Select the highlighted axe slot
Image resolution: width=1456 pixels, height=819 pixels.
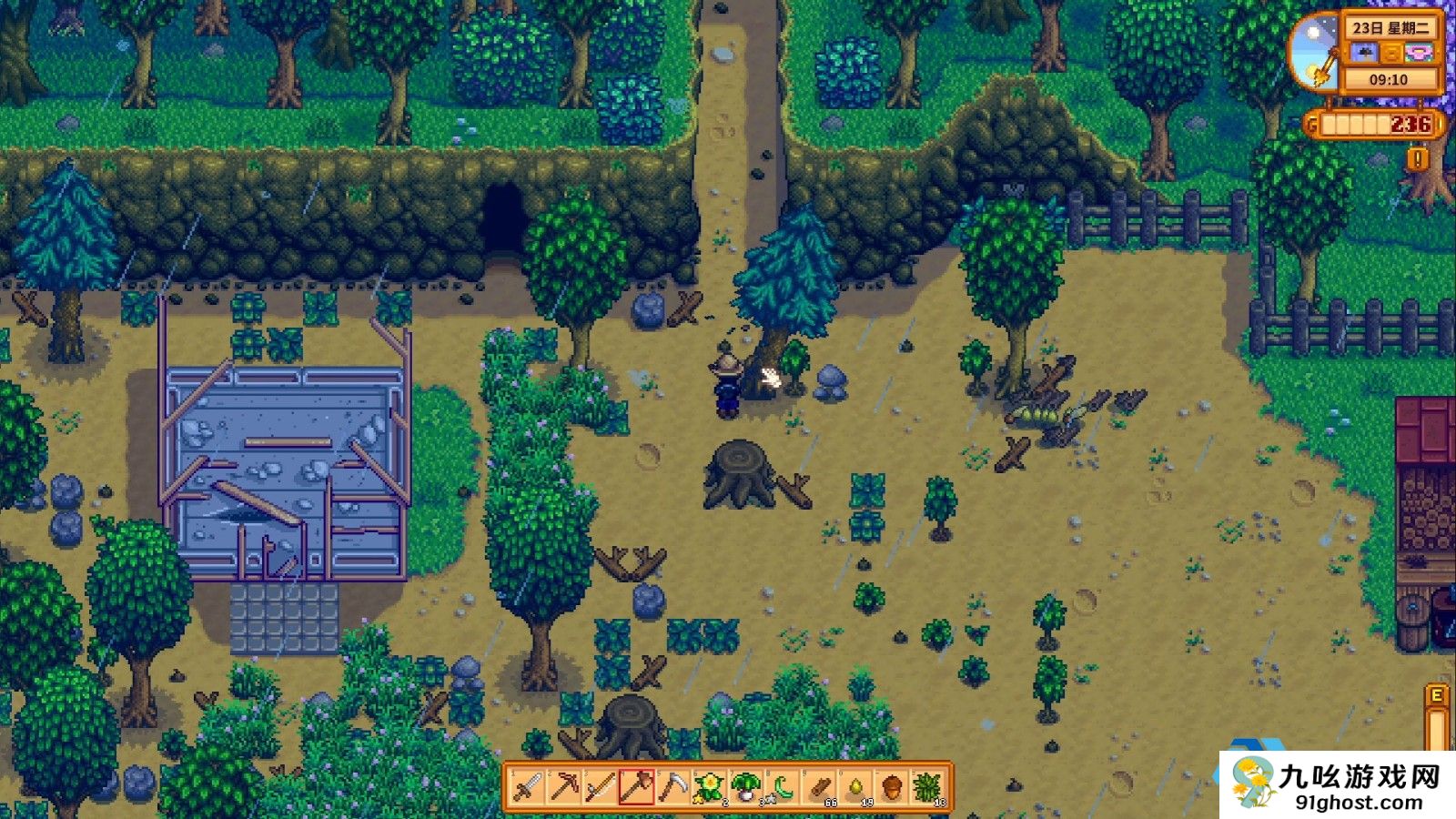[637, 787]
